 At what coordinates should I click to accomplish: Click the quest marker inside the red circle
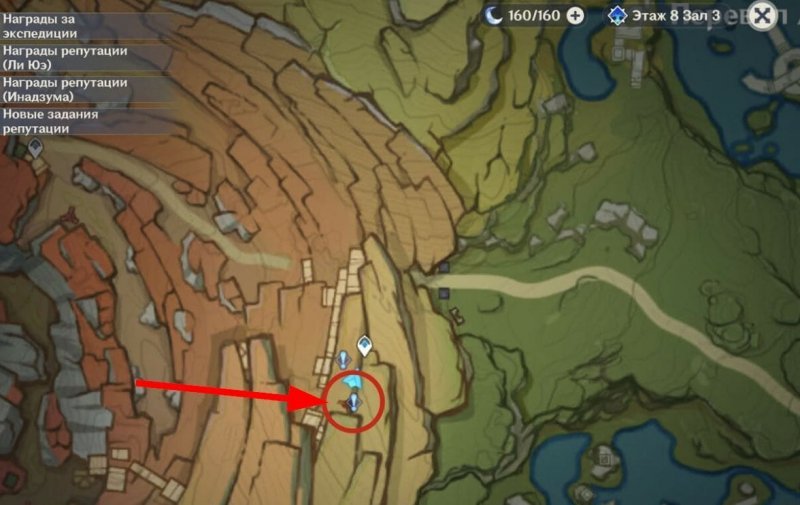click(x=354, y=402)
